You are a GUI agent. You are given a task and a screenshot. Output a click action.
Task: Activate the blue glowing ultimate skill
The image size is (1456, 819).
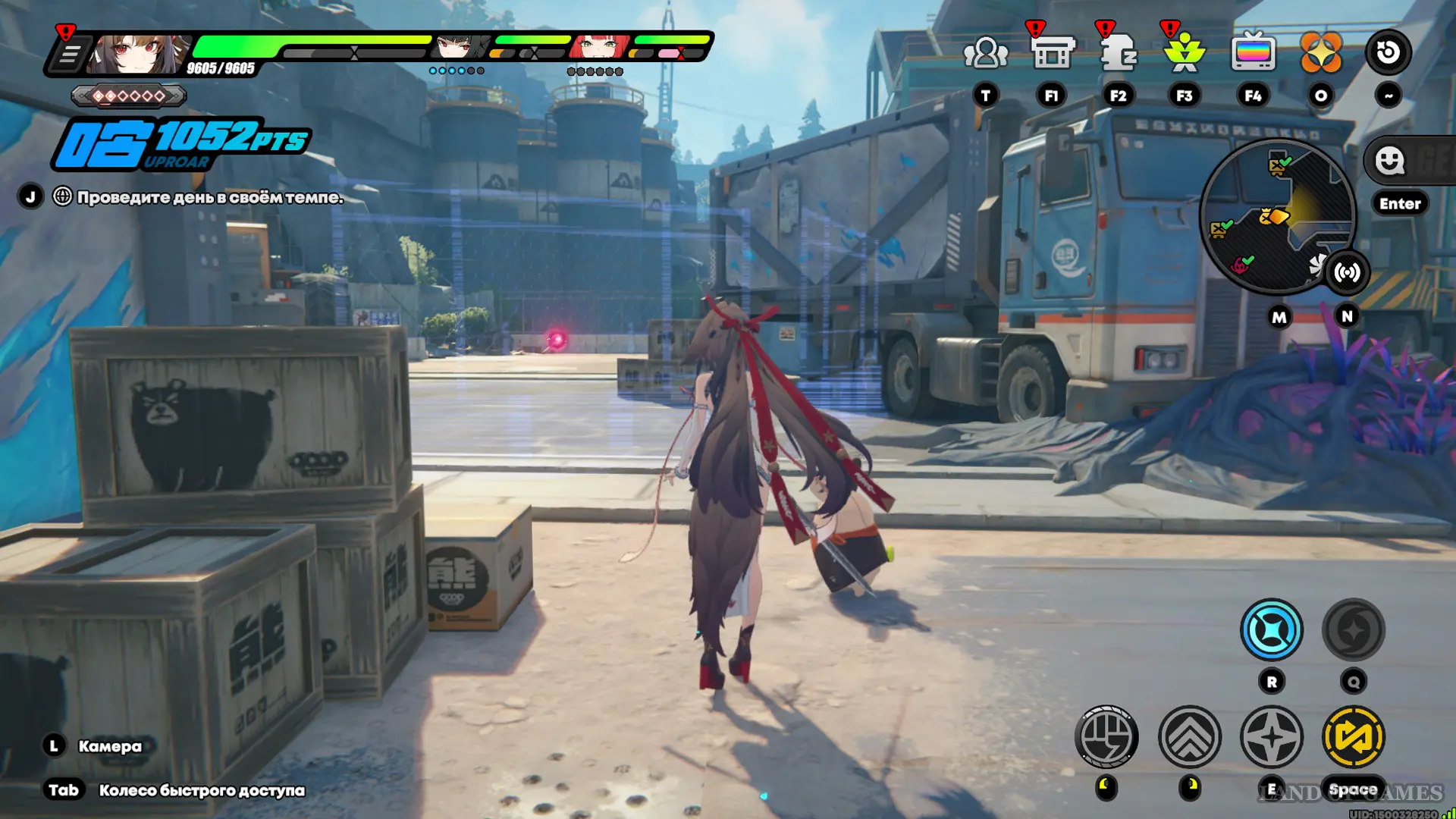click(1272, 630)
